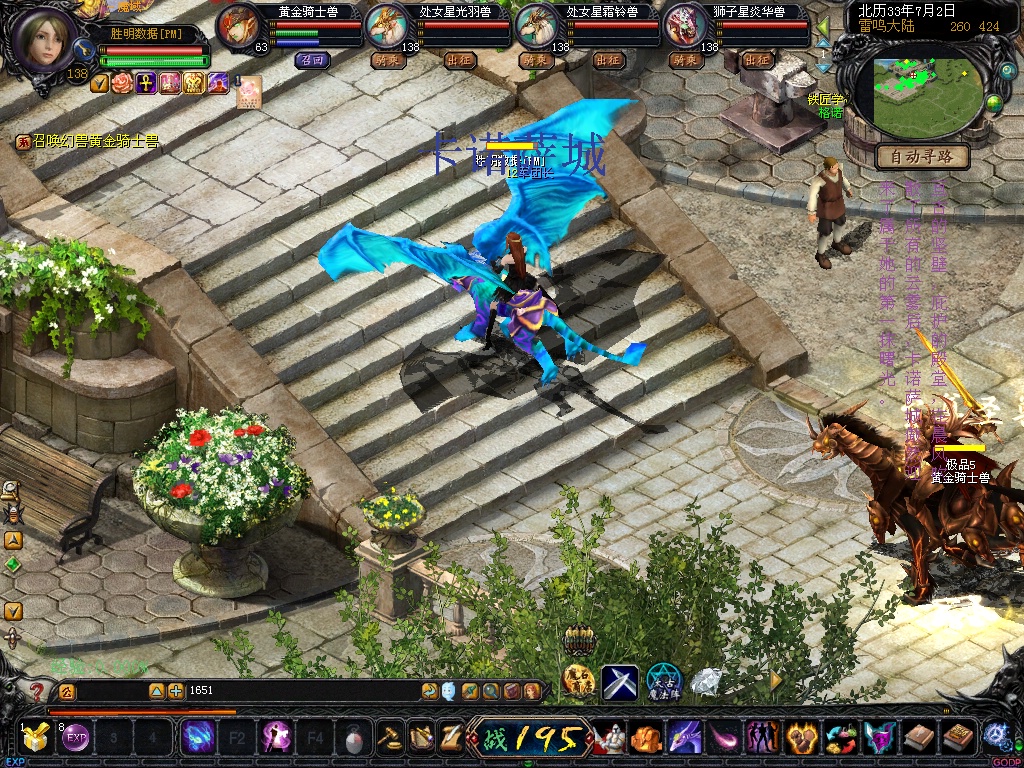Activate the purple EXP orb slot

[x=77, y=739]
